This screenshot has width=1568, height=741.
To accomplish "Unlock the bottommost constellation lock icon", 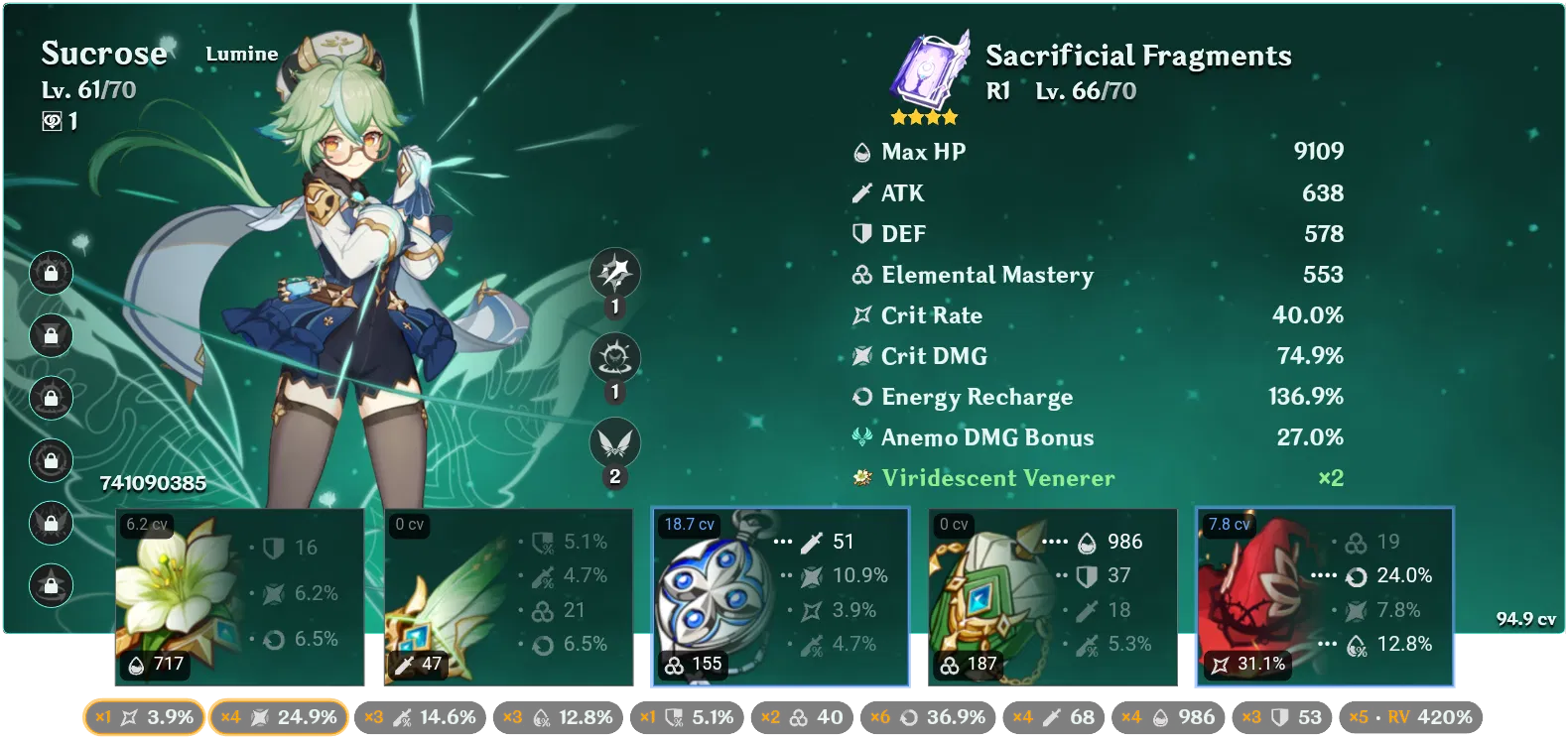I will 51,585.
